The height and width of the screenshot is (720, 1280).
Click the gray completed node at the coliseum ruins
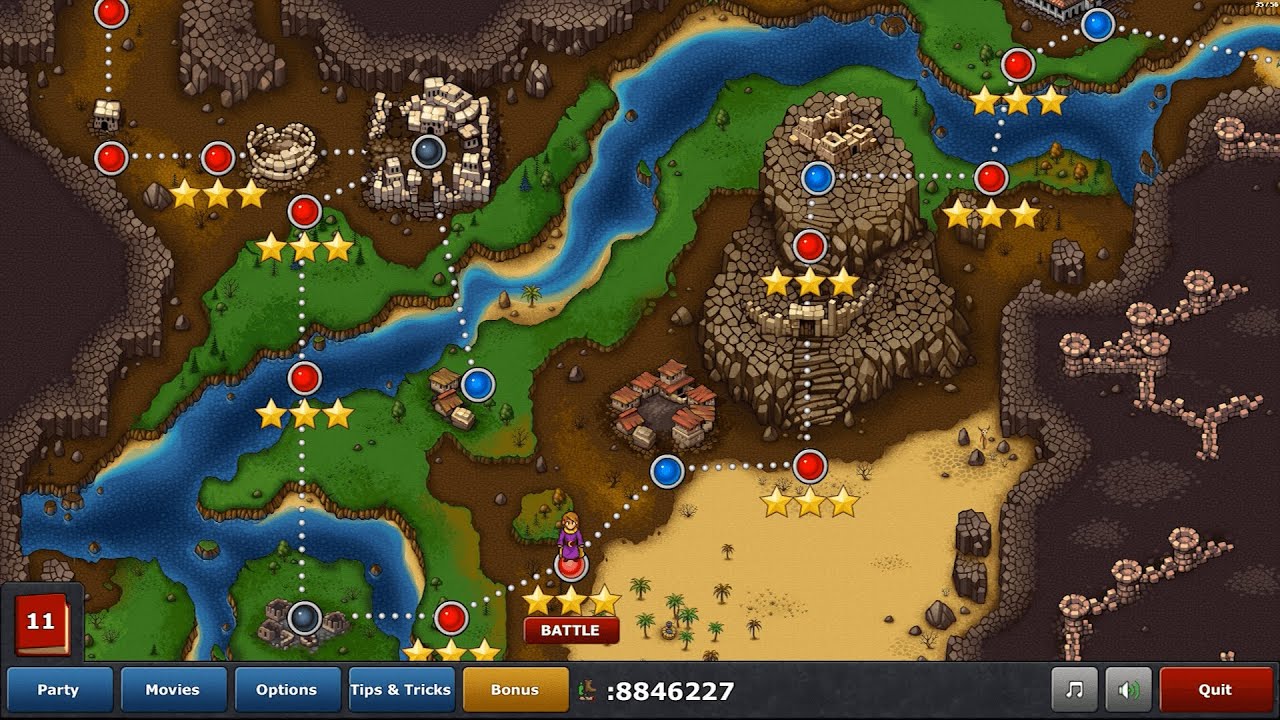[x=430, y=152]
